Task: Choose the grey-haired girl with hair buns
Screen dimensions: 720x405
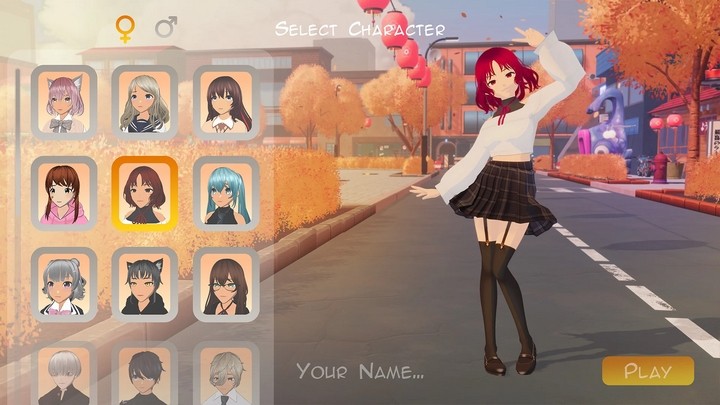Action: click(64, 284)
